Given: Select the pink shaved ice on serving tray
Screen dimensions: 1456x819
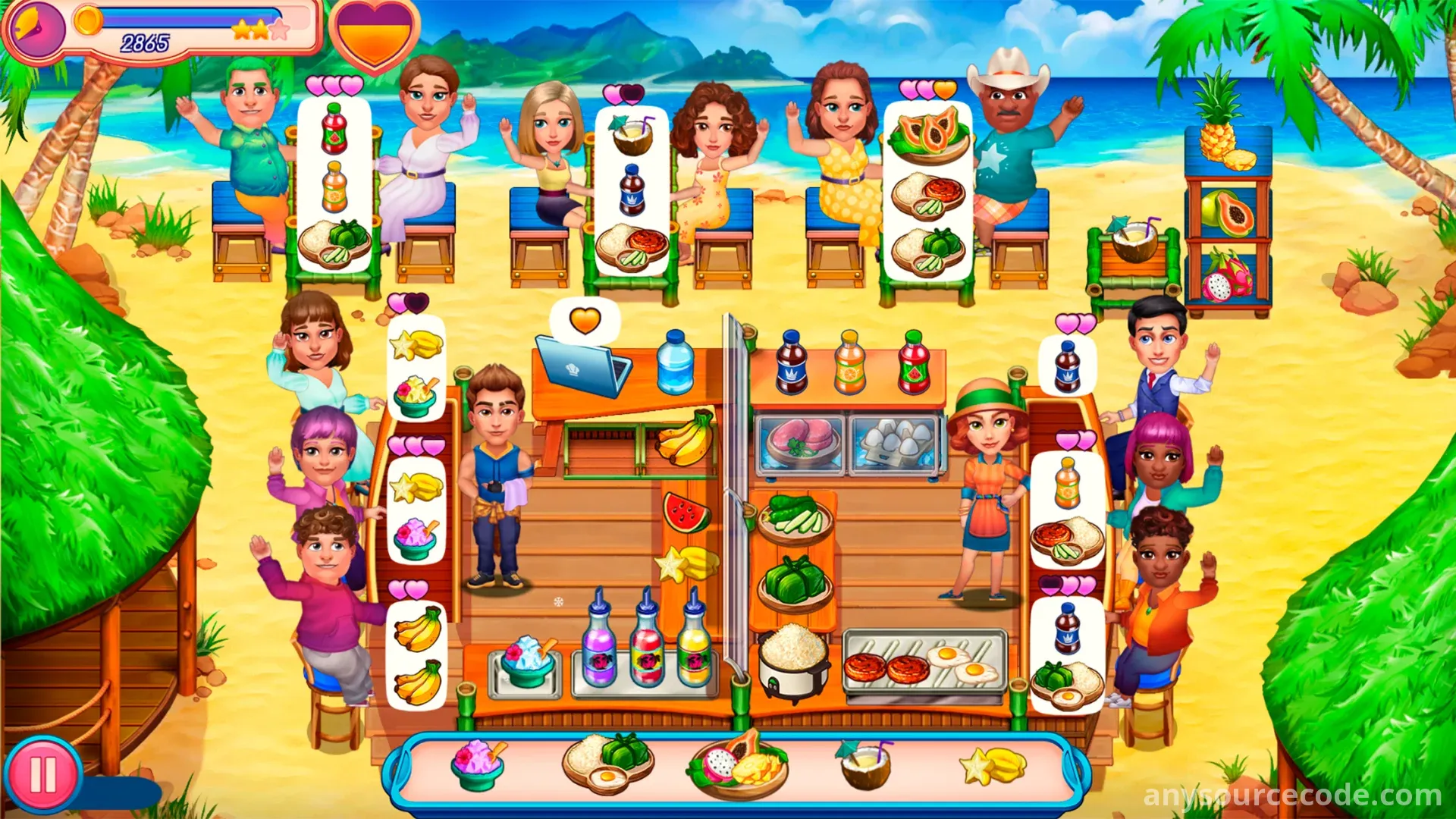Looking at the screenshot, I should click(x=478, y=764).
